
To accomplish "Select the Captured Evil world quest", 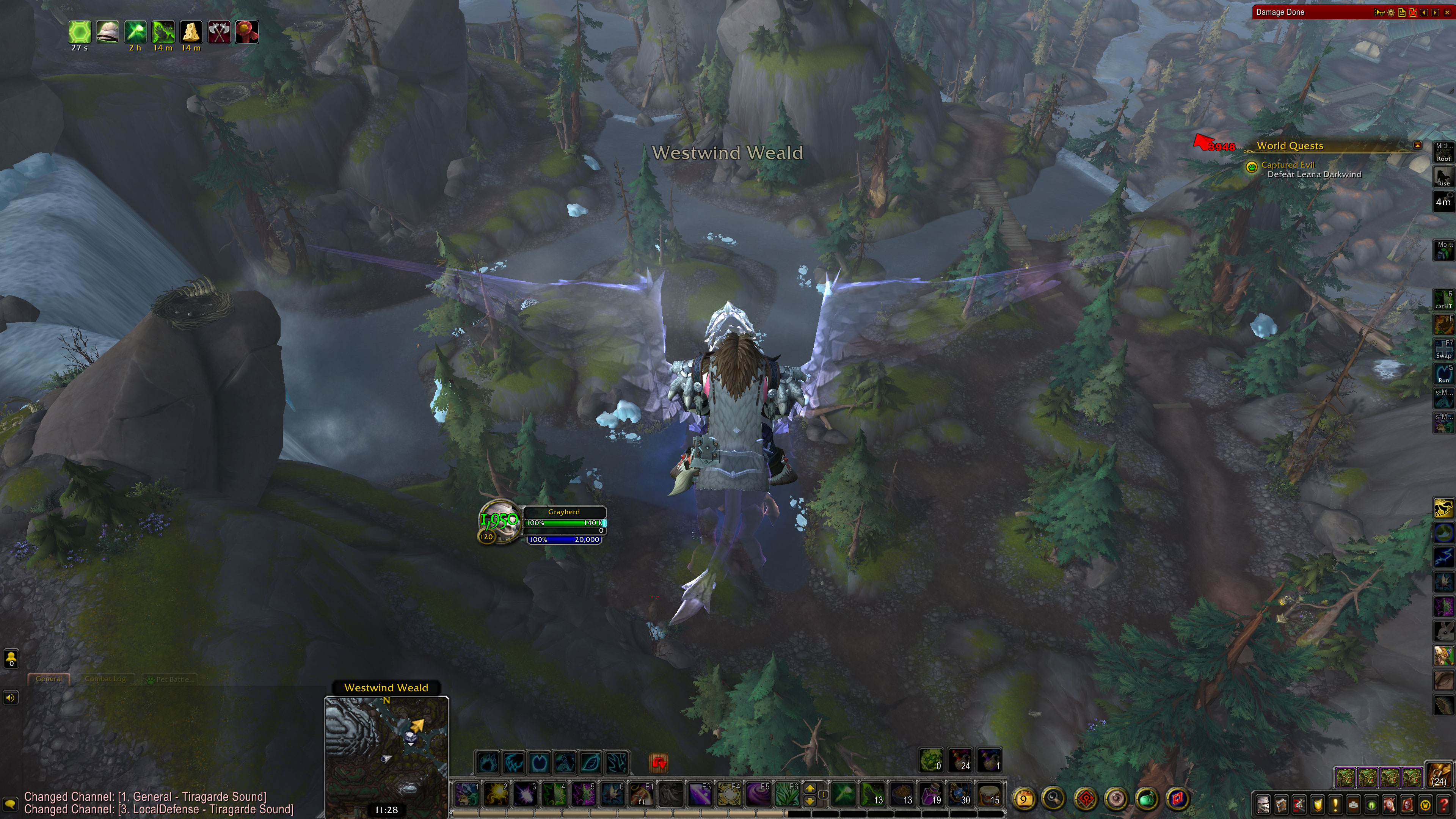I will [1288, 165].
